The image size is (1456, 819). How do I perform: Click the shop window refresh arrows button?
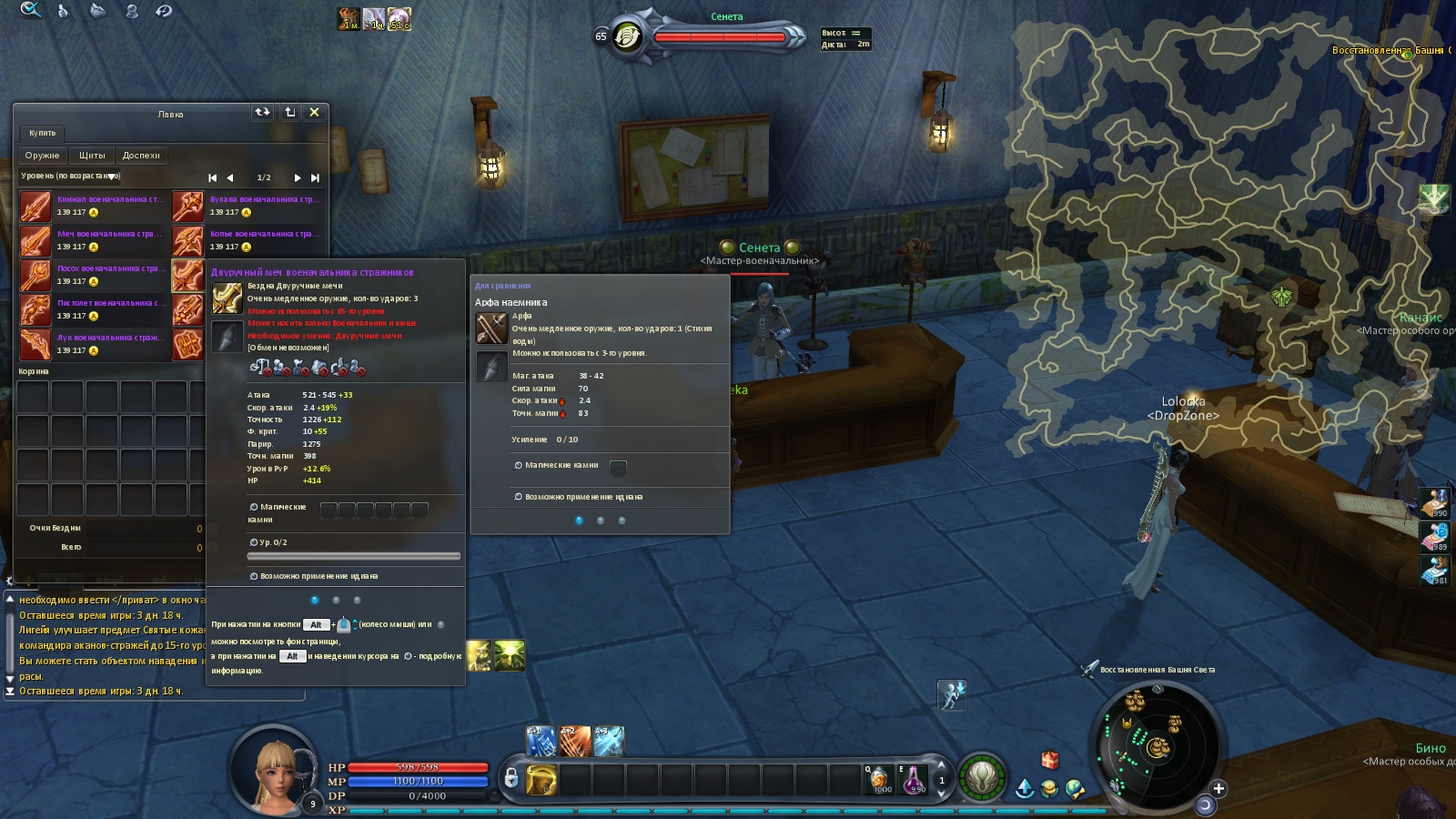pos(262,112)
